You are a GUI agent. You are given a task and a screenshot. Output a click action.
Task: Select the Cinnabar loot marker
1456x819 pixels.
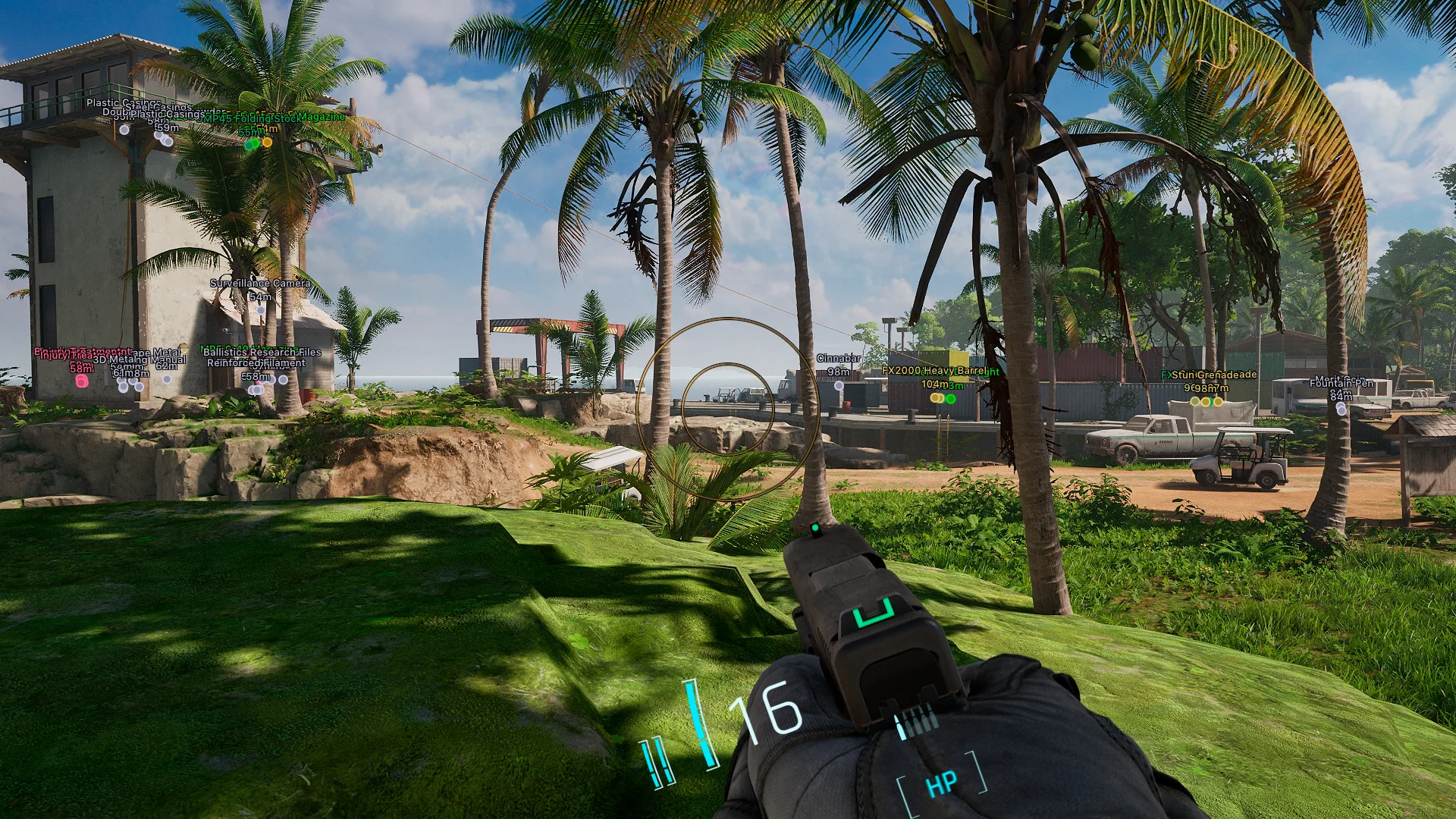coord(839,386)
